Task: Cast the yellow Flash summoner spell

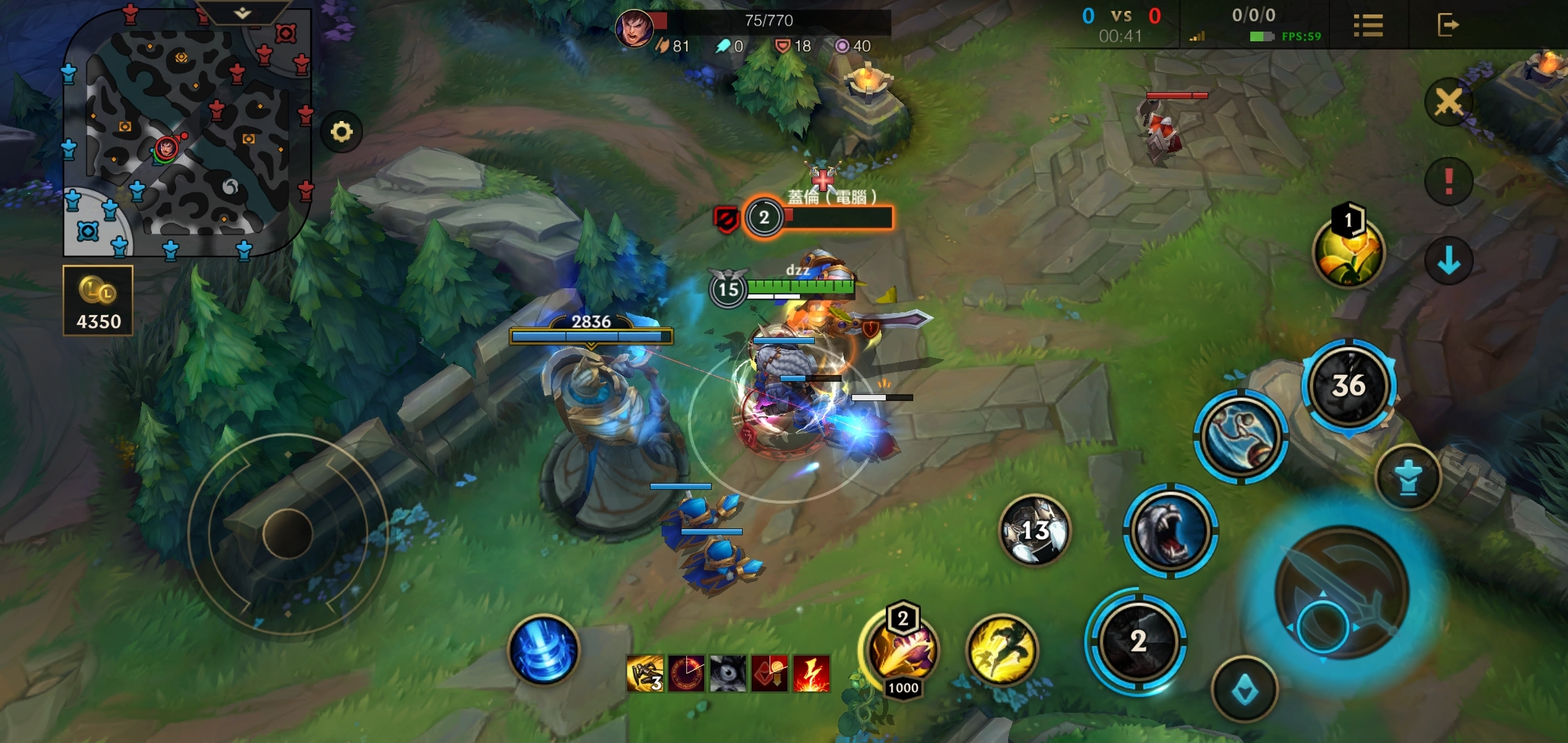Action: tap(1002, 649)
